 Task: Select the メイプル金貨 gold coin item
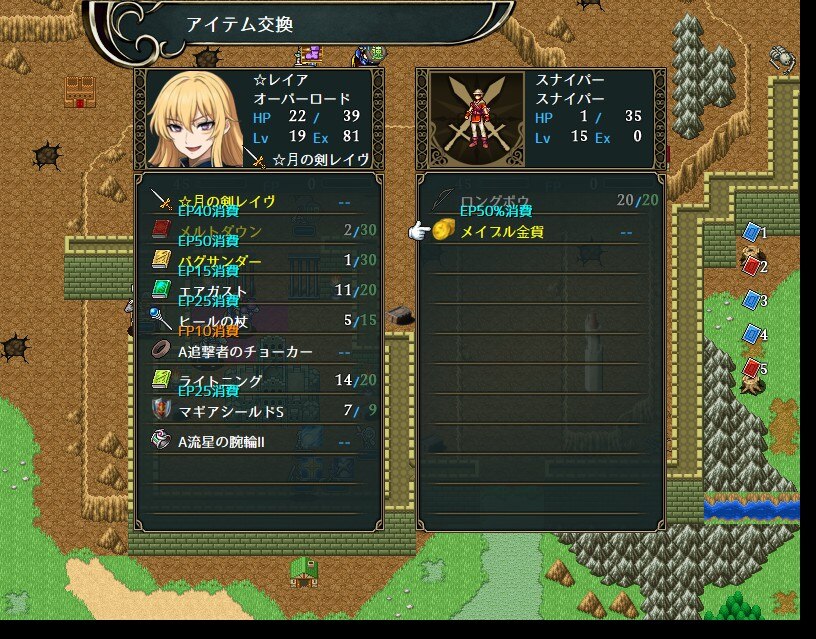click(x=540, y=232)
